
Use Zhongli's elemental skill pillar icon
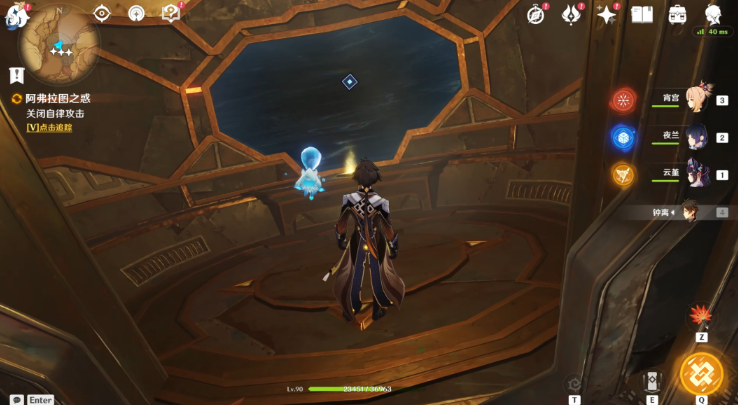pyautogui.click(x=652, y=381)
